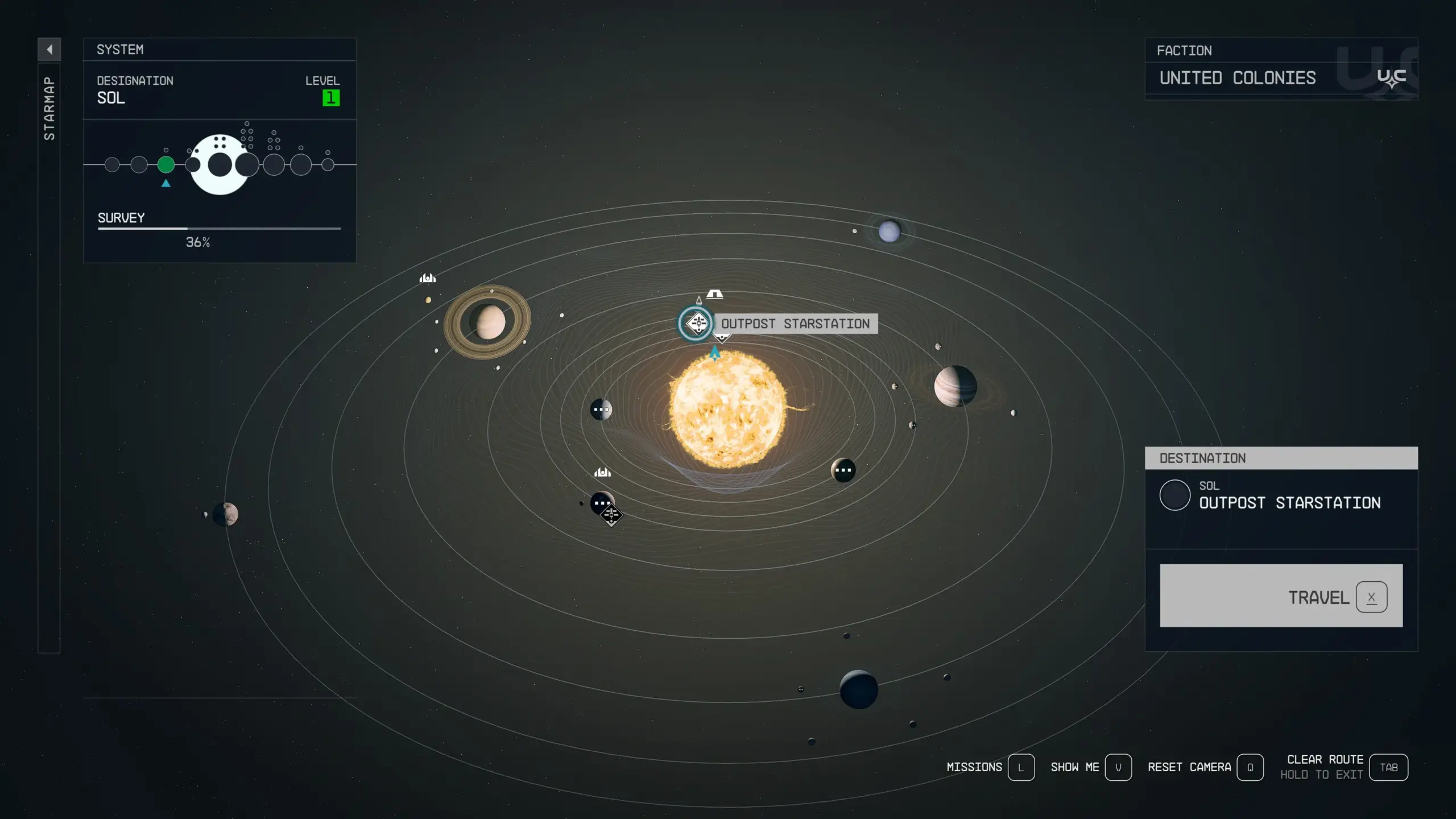Select the ringed planet Saturn on the map

coord(488,322)
